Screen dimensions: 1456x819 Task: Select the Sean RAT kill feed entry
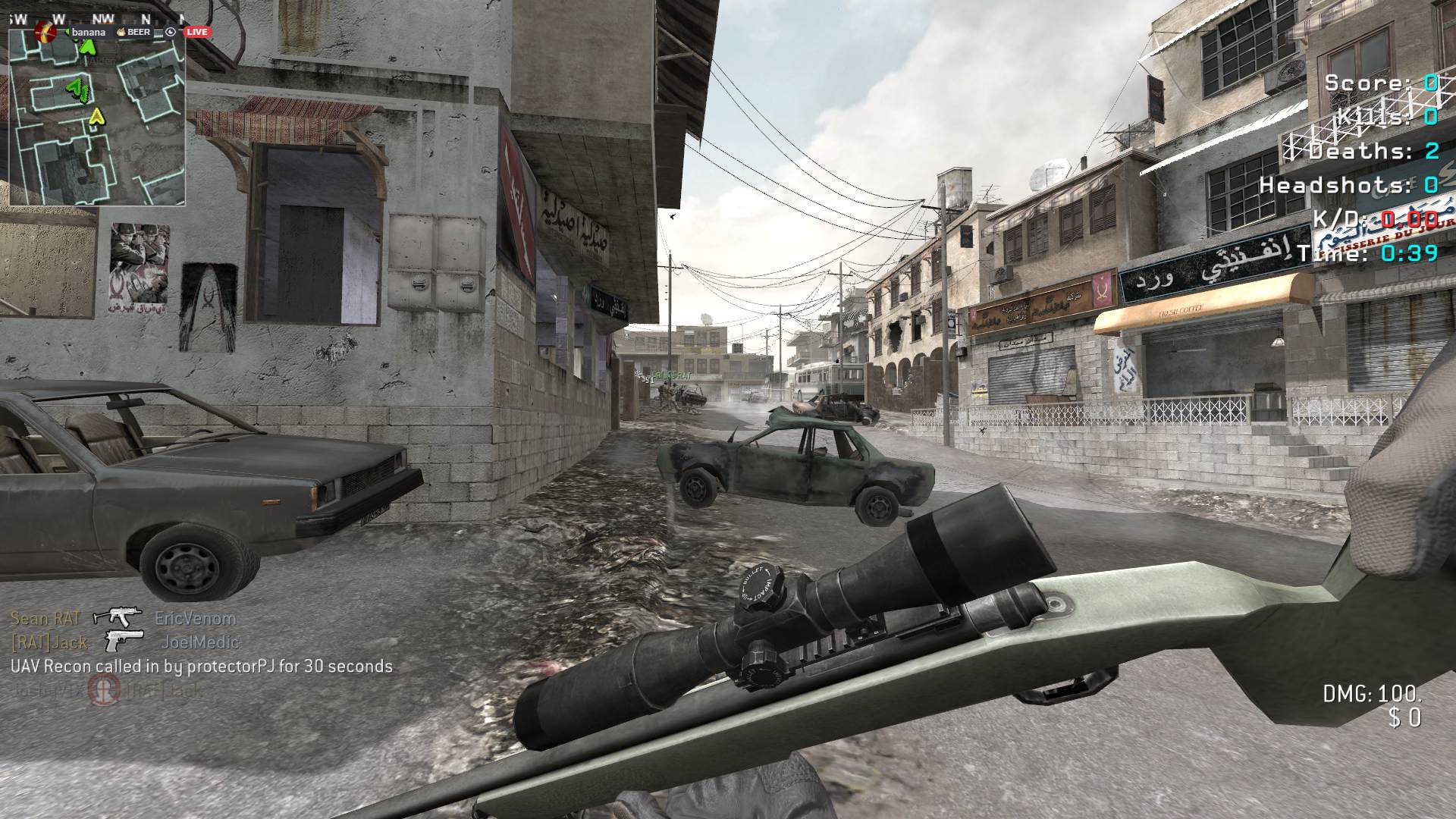coord(45,618)
